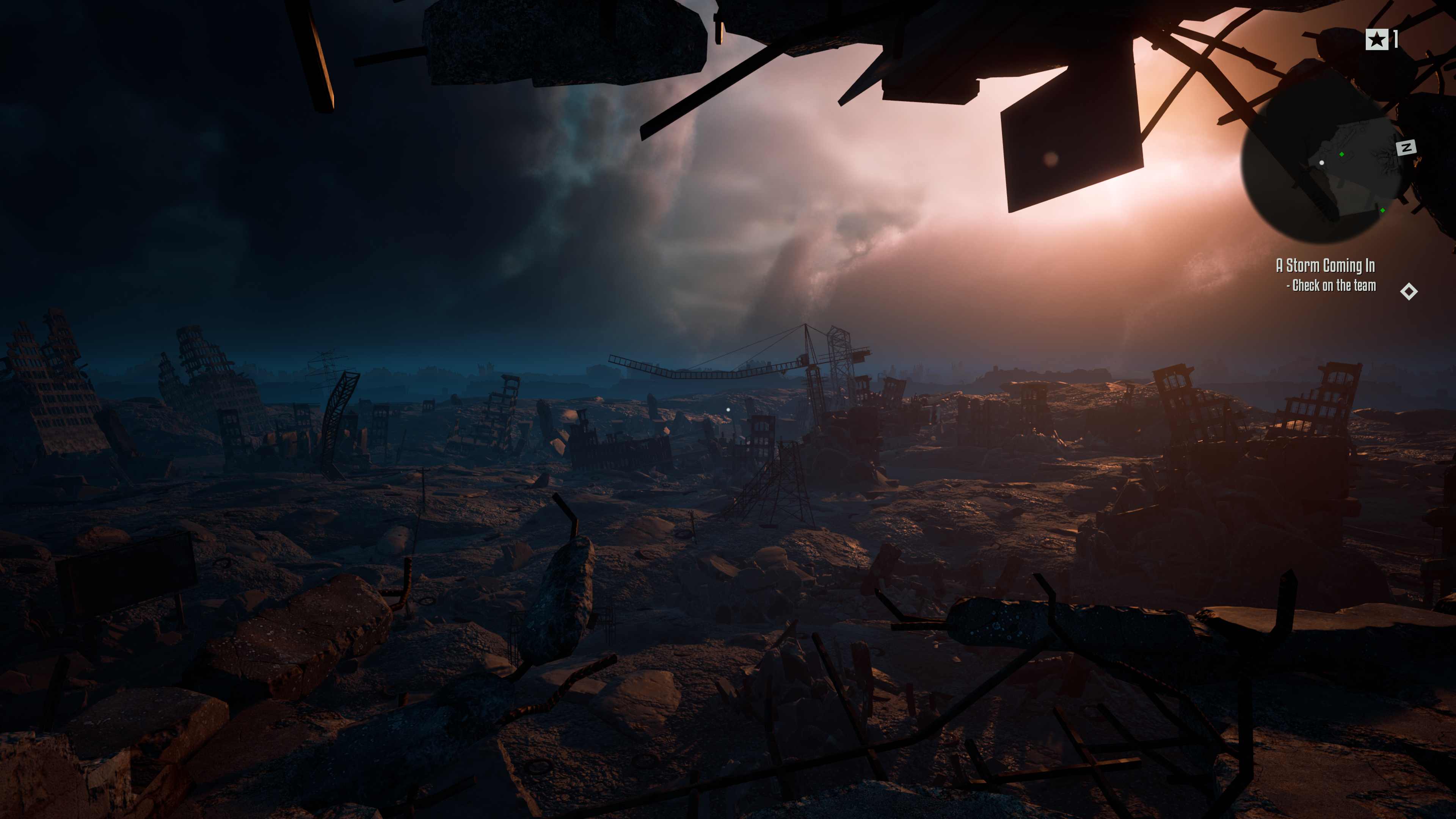The width and height of the screenshot is (1456, 819).
Task: Click the diamond objective marker icon
Action: pos(1409,292)
